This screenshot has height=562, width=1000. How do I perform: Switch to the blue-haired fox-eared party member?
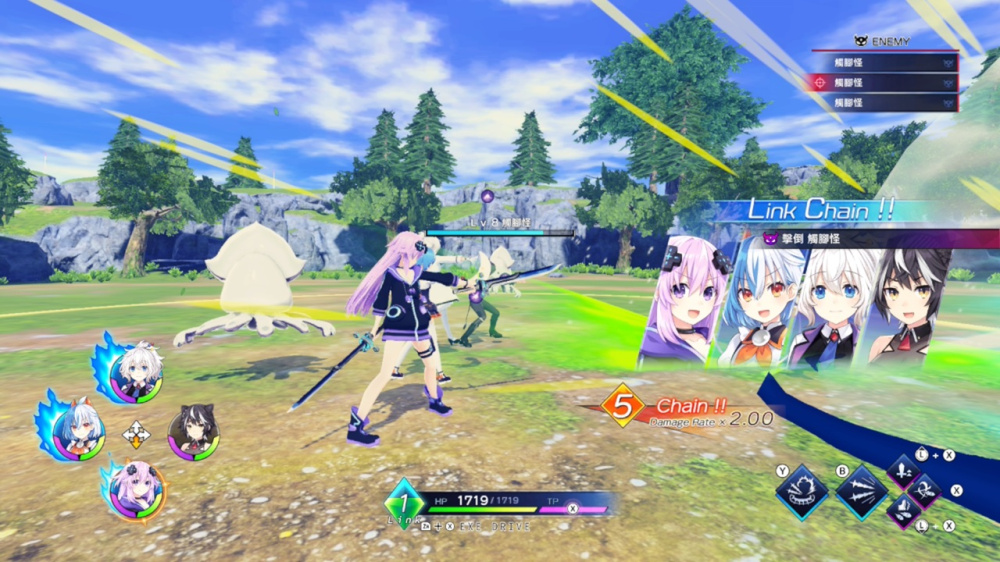pyautogui.click(x=80, y=433)
